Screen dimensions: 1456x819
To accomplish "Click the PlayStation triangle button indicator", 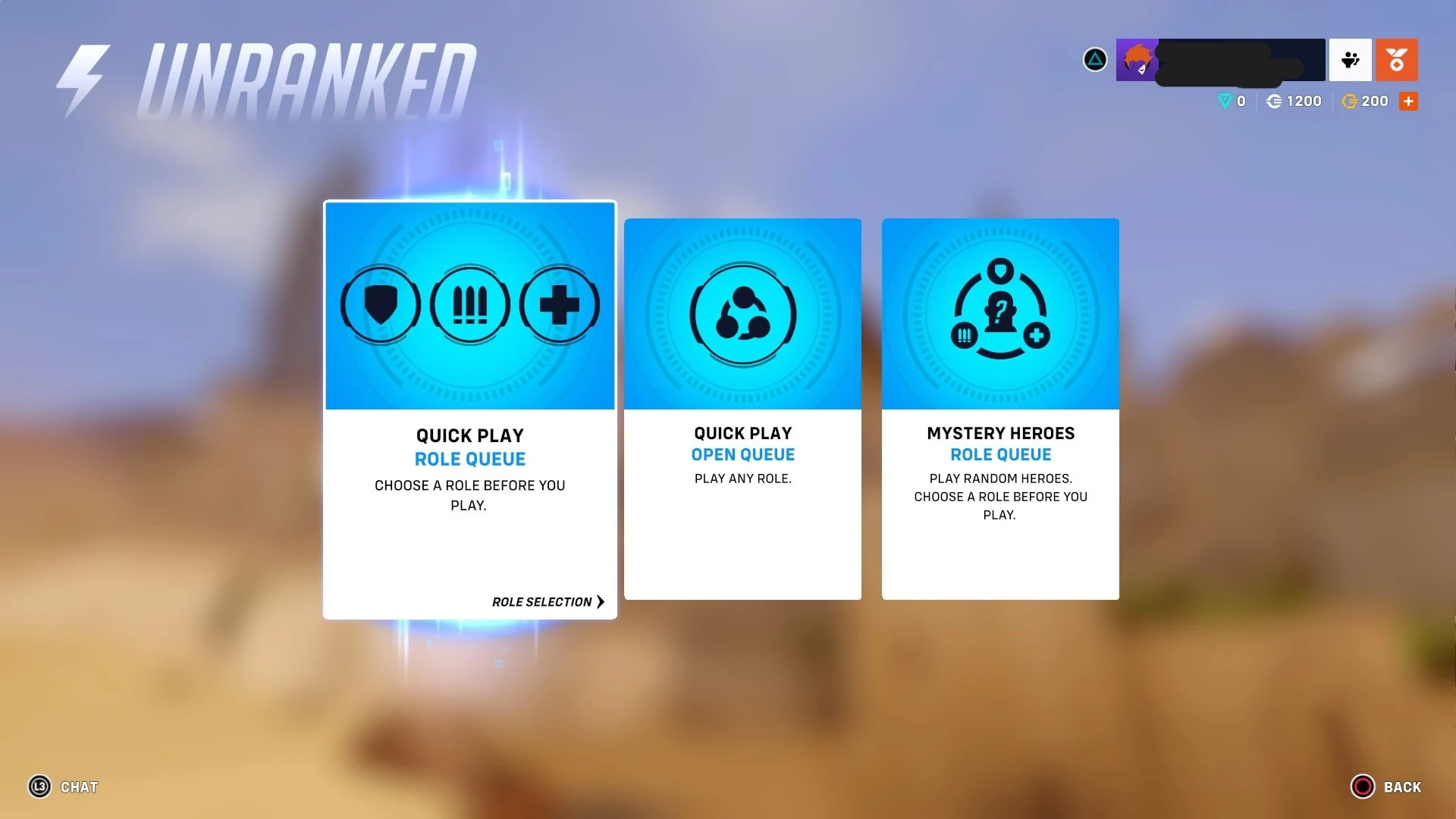I will coord(1094,59).
